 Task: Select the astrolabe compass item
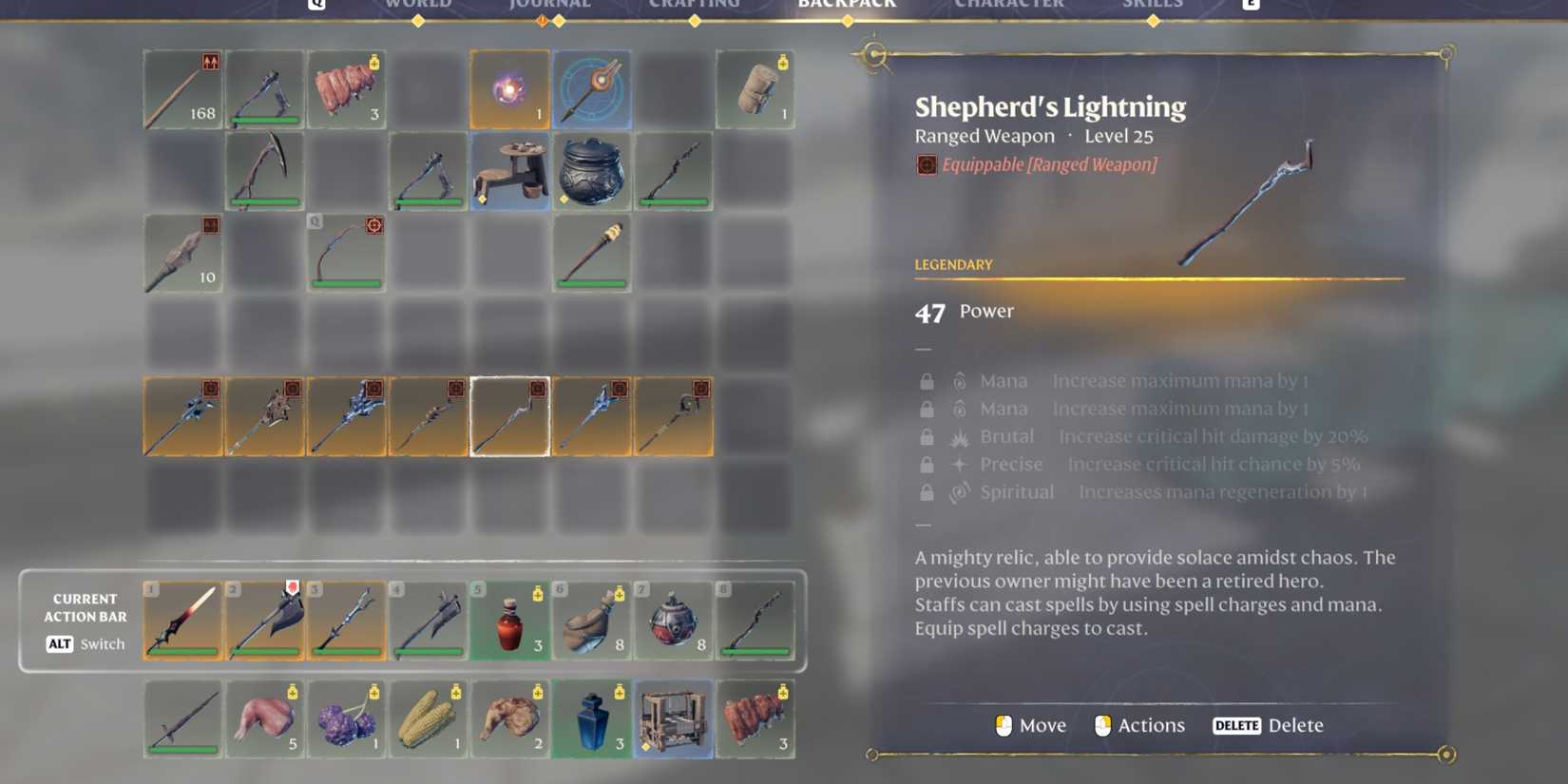[x=591, y=88]
